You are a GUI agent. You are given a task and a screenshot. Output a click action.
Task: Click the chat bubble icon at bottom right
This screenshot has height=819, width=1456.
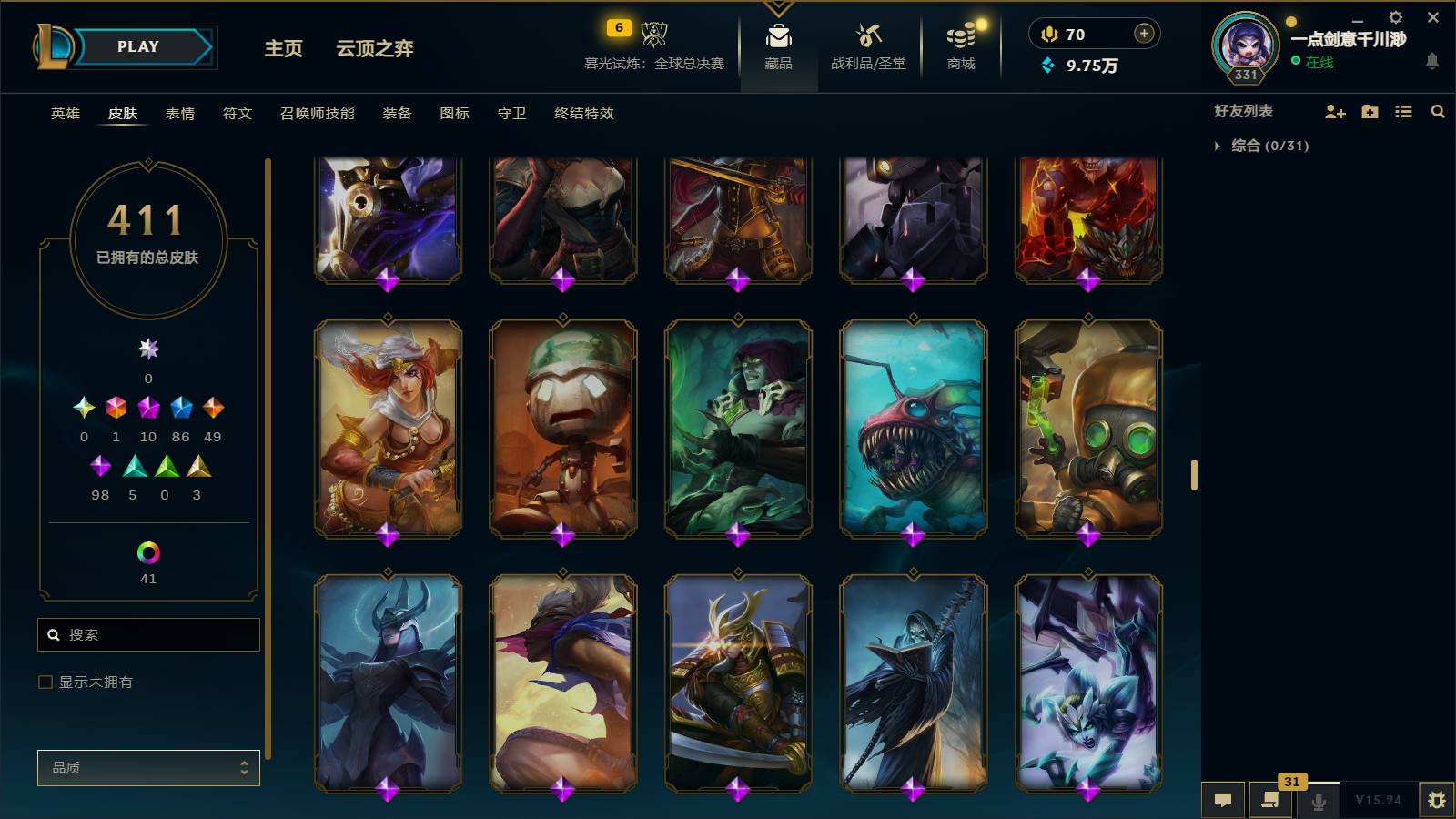tap(1224, 800)
